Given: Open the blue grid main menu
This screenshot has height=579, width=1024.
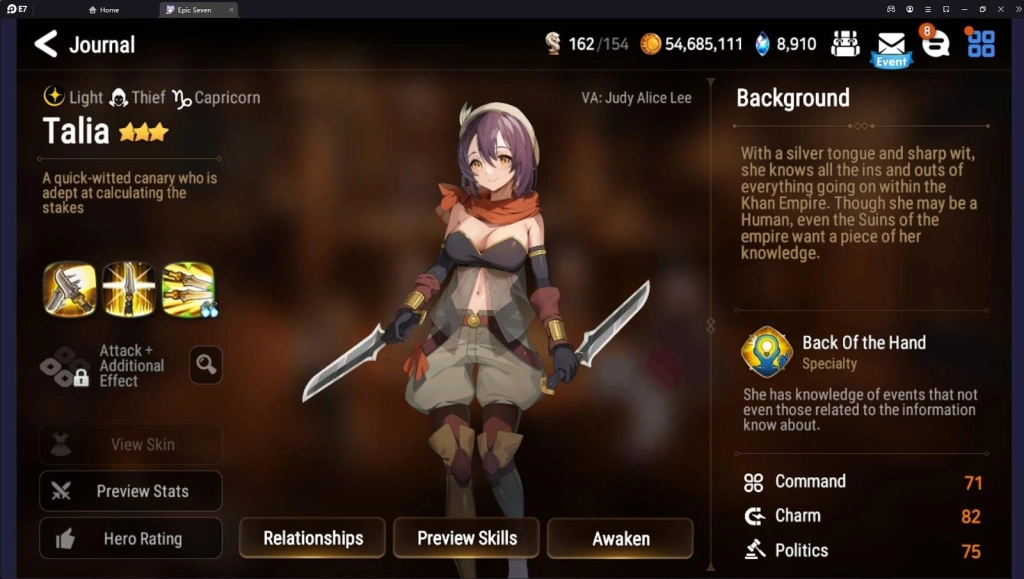Looking at the screenshot, I should click(x=981, y=44).
